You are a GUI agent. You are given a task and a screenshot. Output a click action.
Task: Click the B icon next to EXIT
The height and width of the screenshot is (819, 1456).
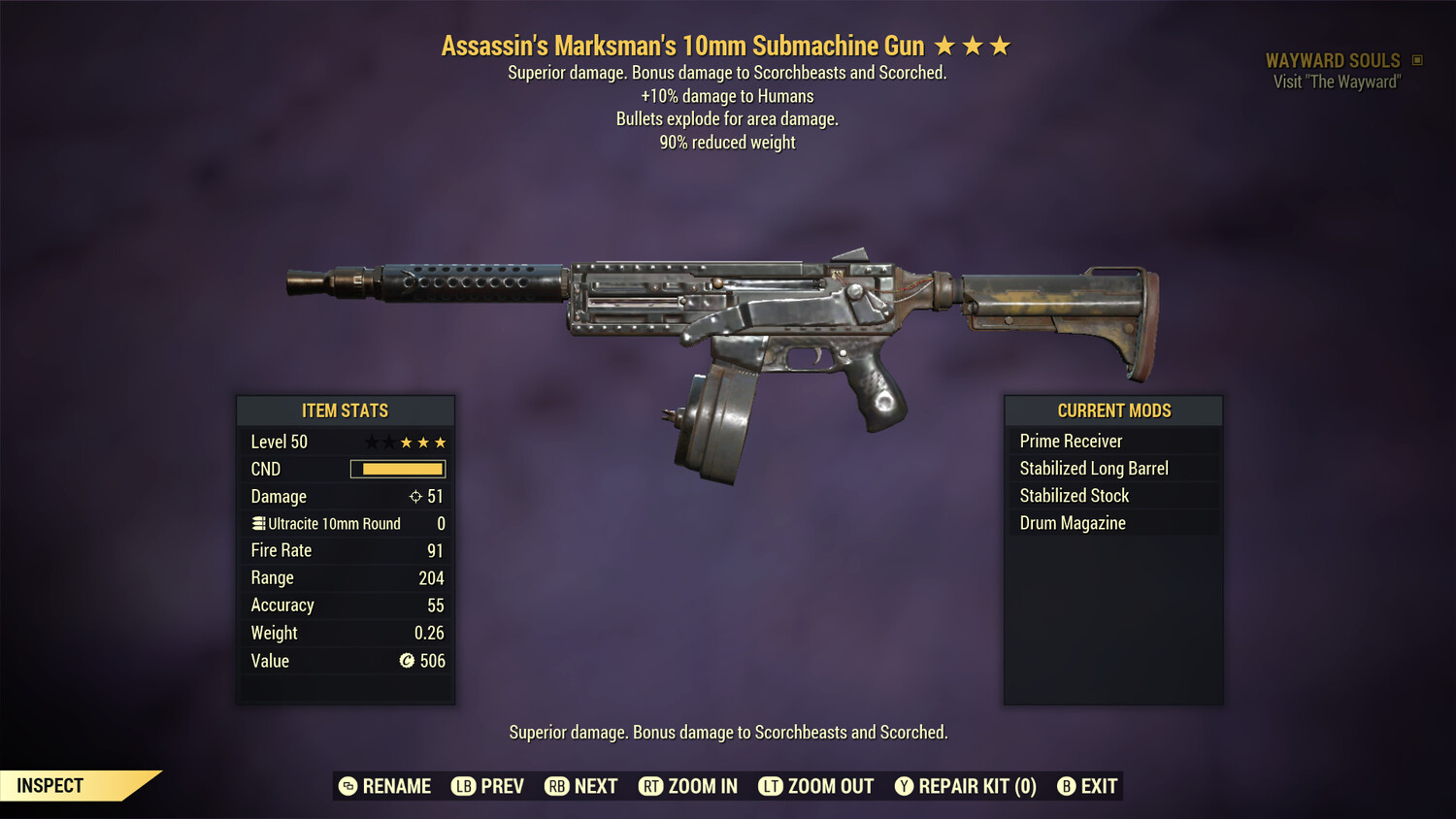[x=1066, y=786]
